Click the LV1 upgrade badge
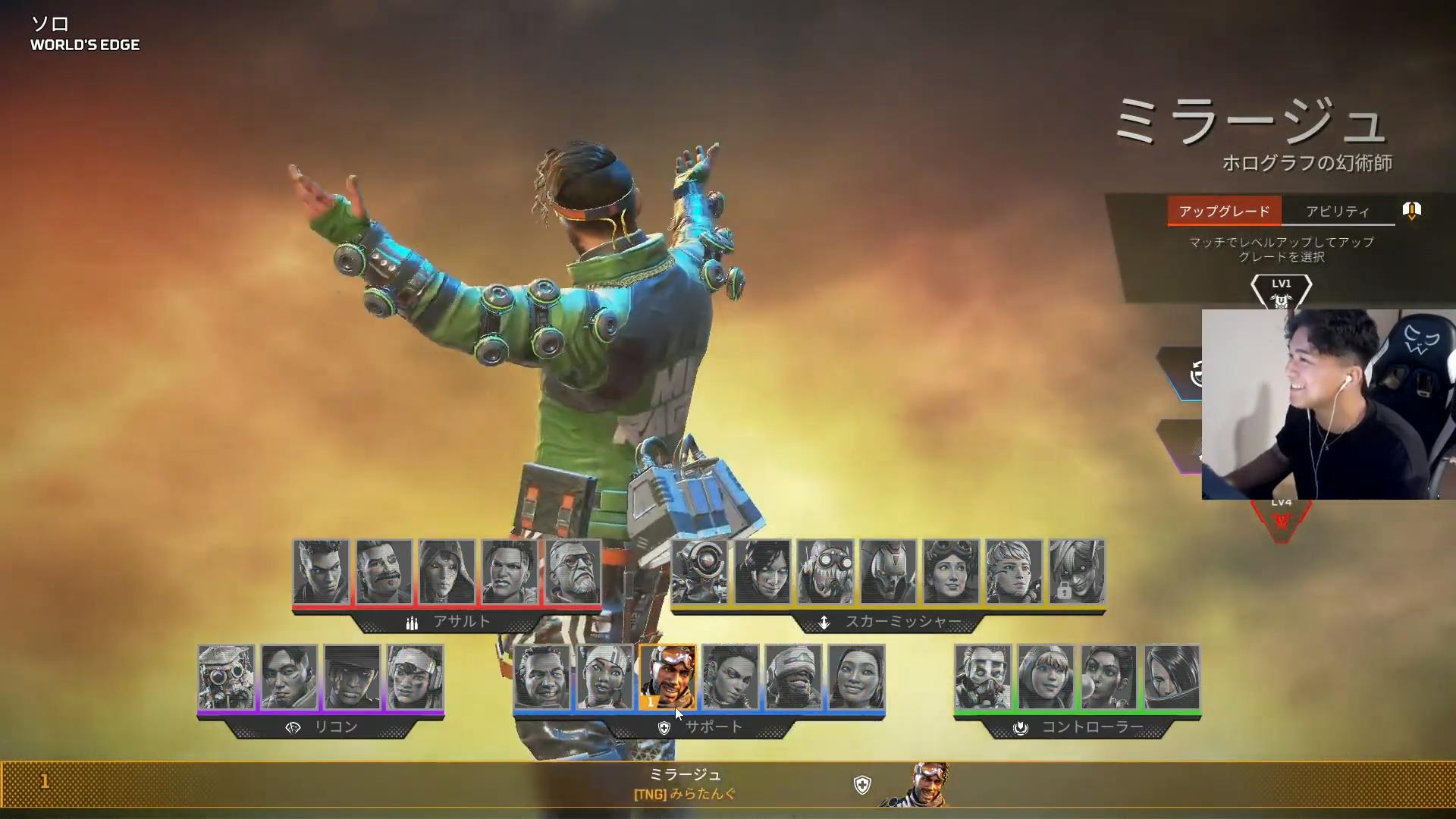This screenshot has width=1456, height=819. coord(1281,291)
